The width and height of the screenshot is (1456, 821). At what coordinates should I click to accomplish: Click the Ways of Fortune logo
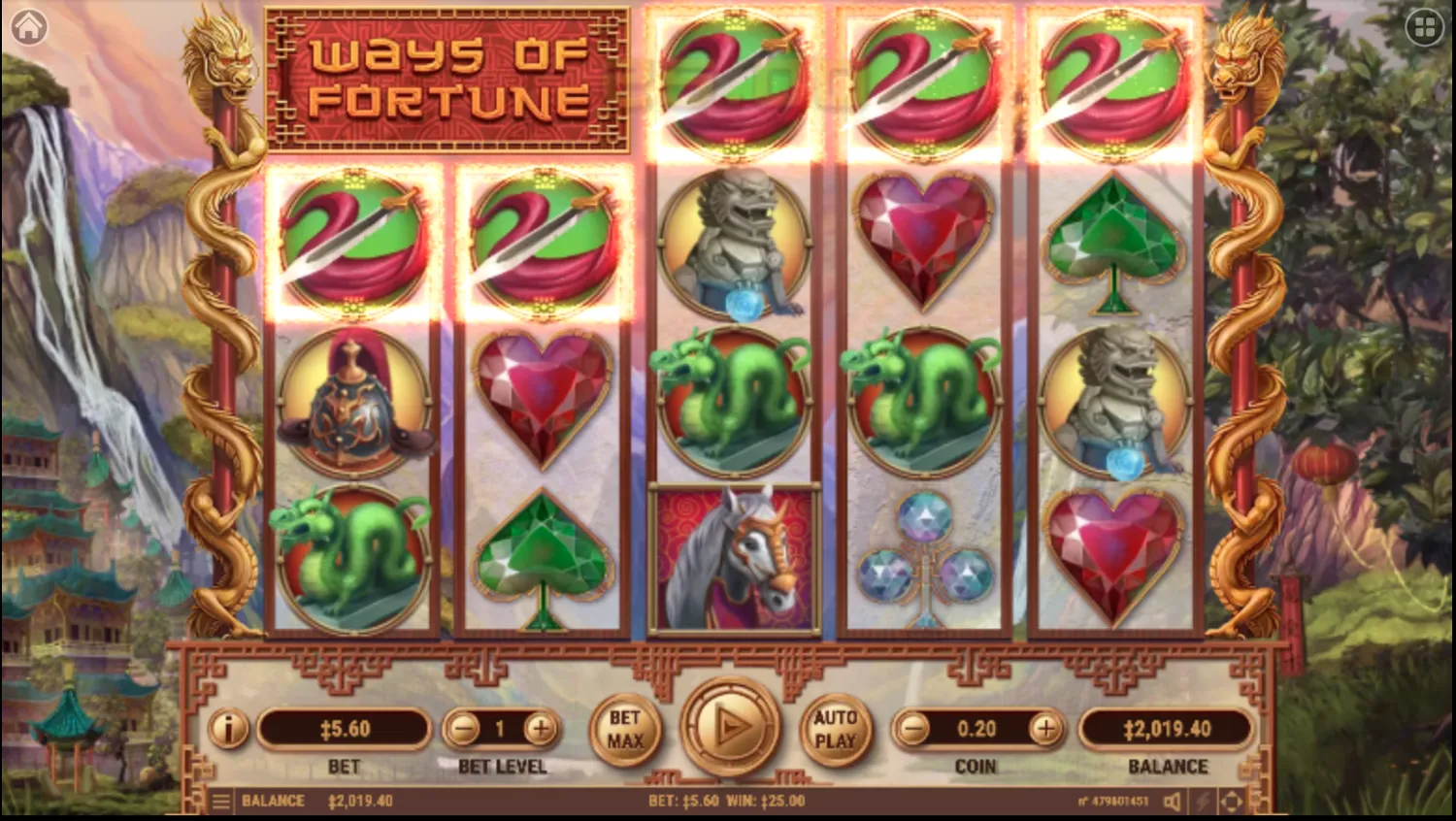pos(447,80)
